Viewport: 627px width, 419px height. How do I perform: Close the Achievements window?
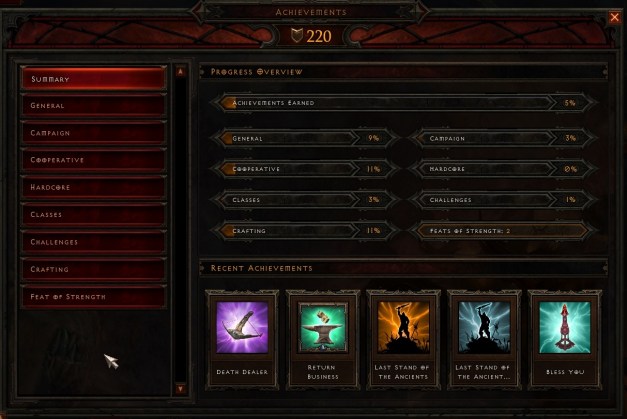click(614, 17)
